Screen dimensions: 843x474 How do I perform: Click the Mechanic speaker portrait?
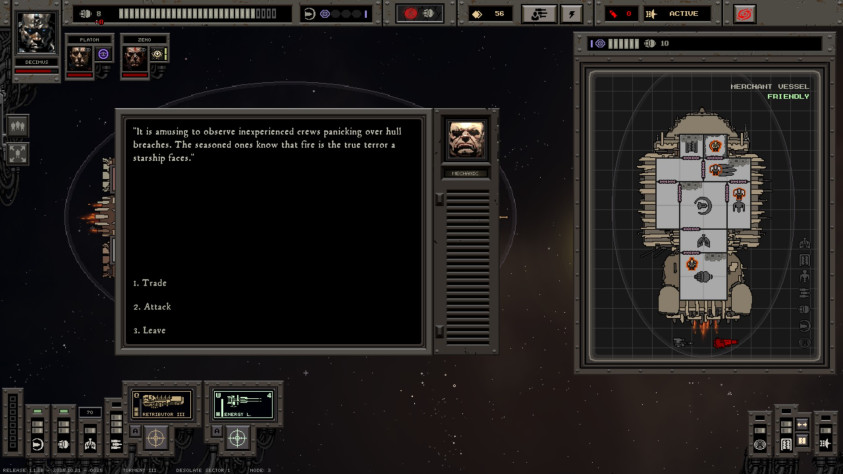point(467,142)
